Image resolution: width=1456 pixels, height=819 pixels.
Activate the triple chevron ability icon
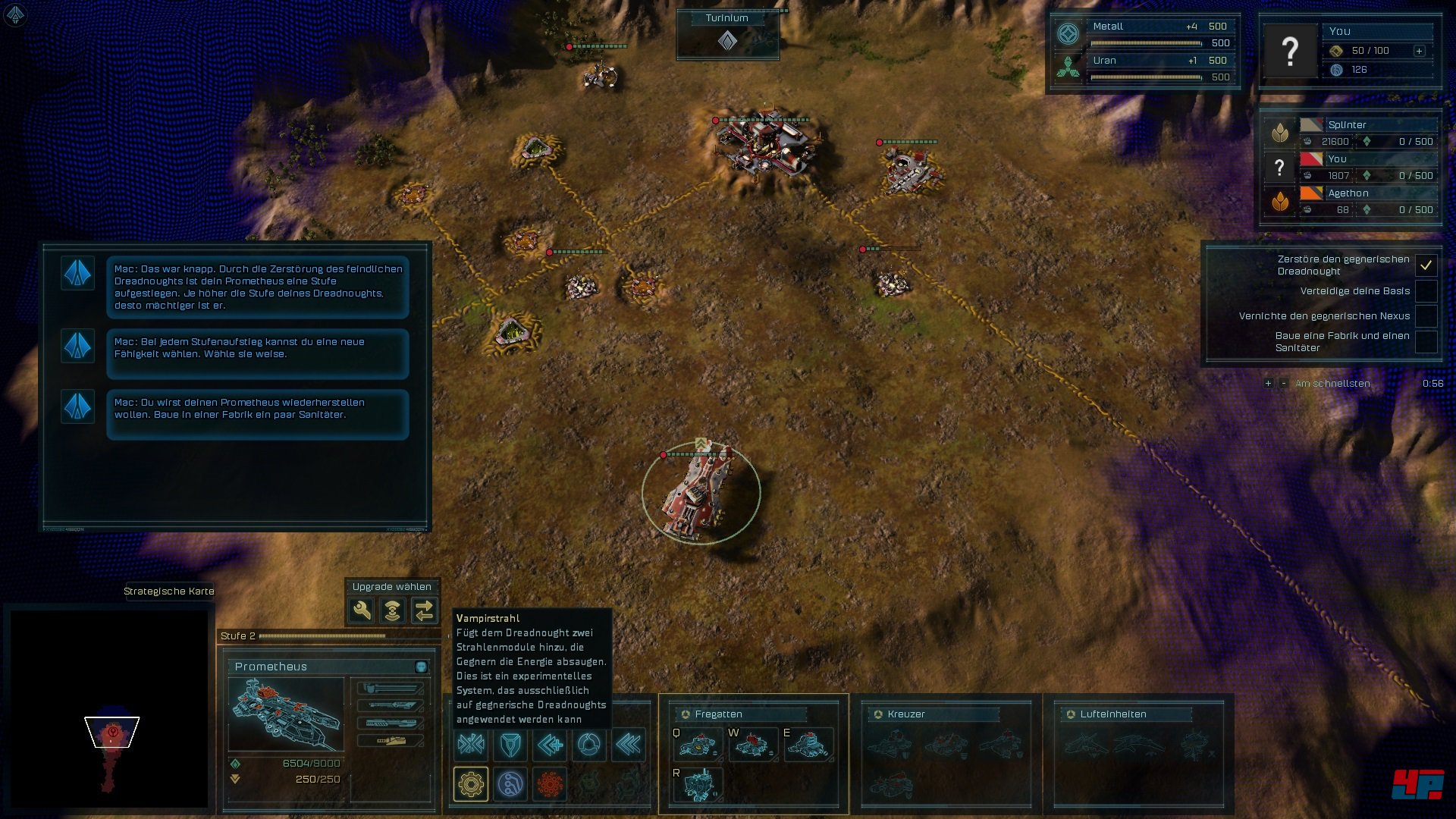[629, 745]
